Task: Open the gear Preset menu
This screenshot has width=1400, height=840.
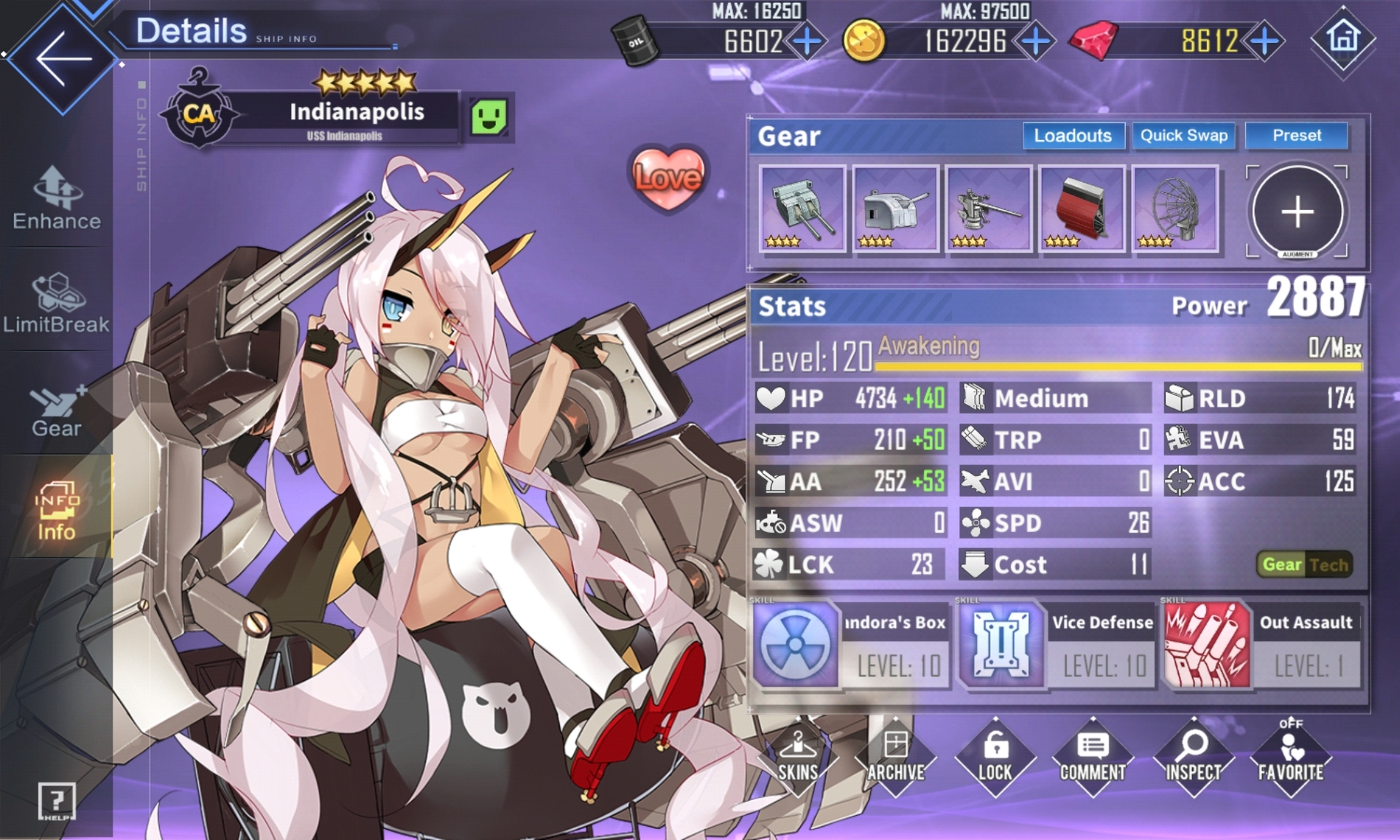Action: pyautogui.click(x=1296, y=136)
